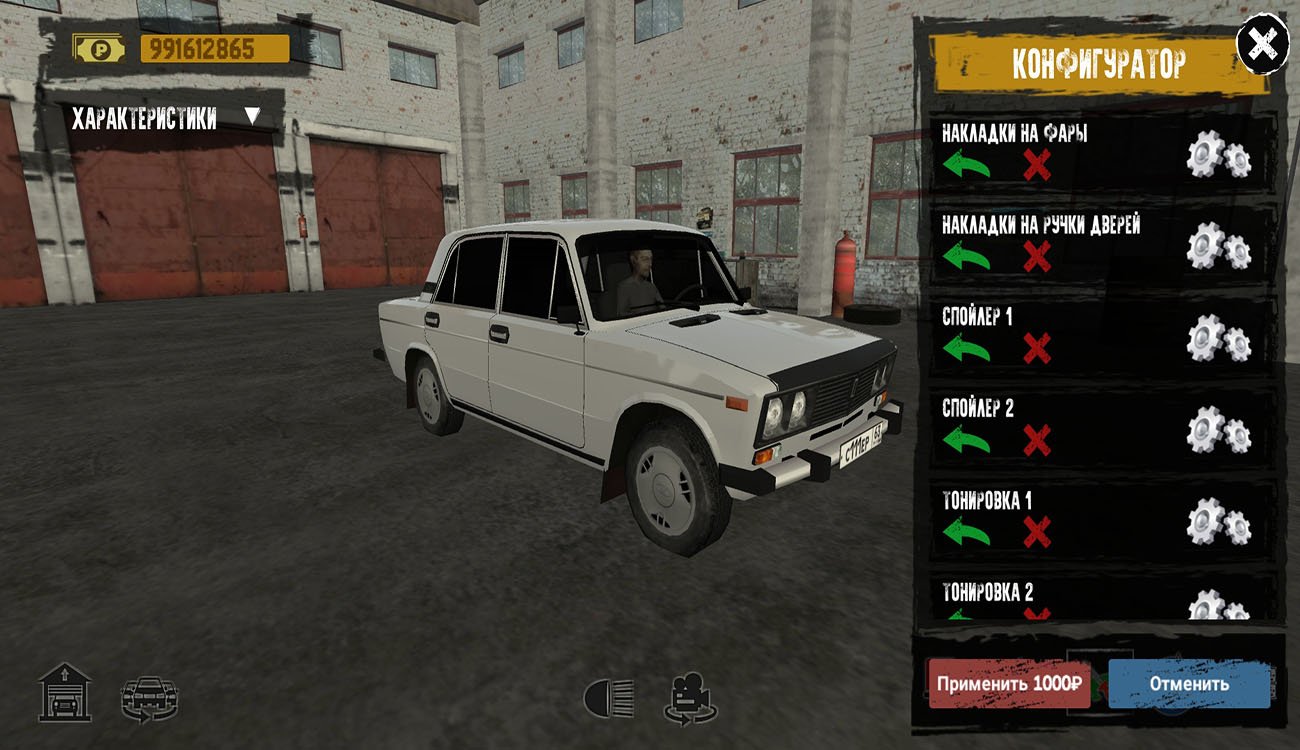The image size is (1300, 750).
Task: Return to the garage via garage icon
Action: tap(65, 692)
